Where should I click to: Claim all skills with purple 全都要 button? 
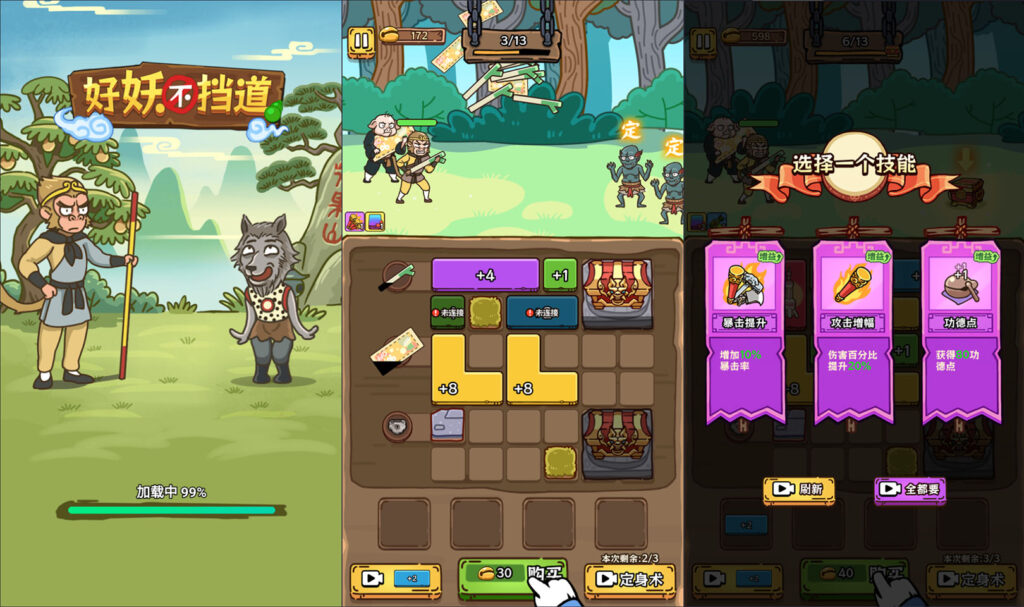[909, 490]
